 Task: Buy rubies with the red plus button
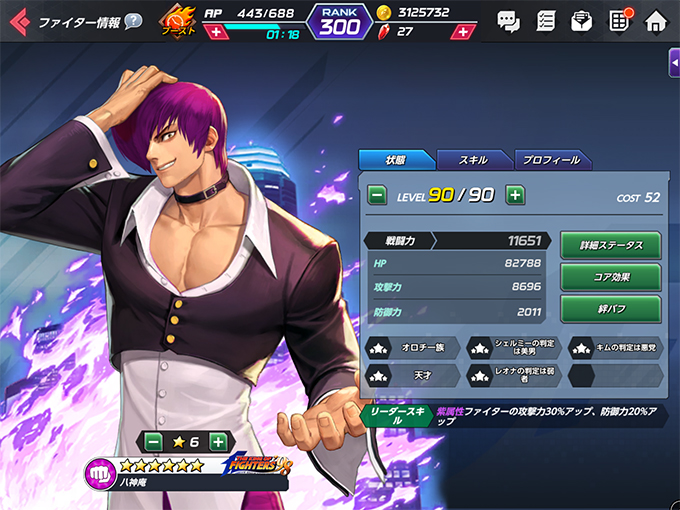(461, 32)
